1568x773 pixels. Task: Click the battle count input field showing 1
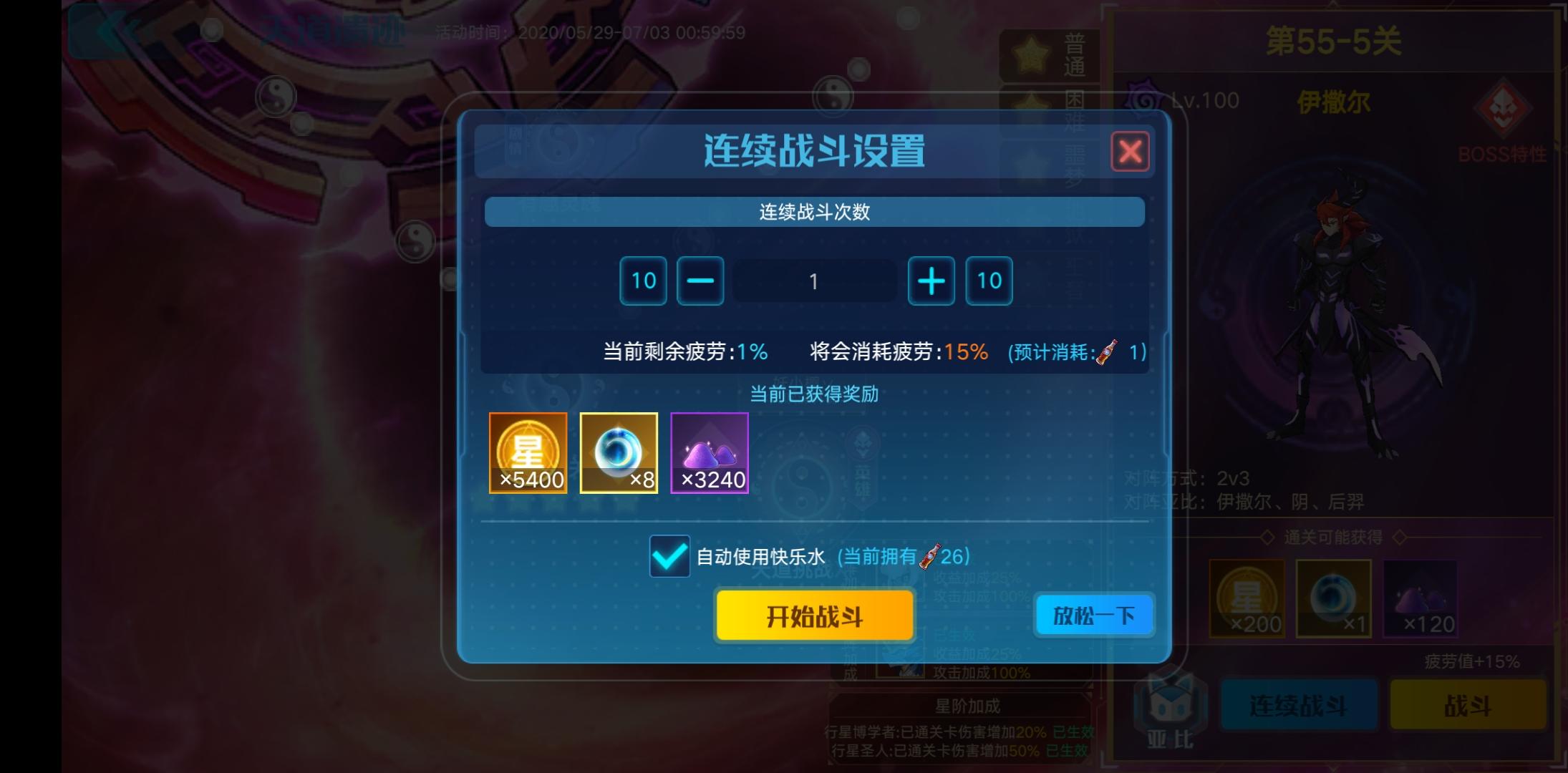click(816, 281)
